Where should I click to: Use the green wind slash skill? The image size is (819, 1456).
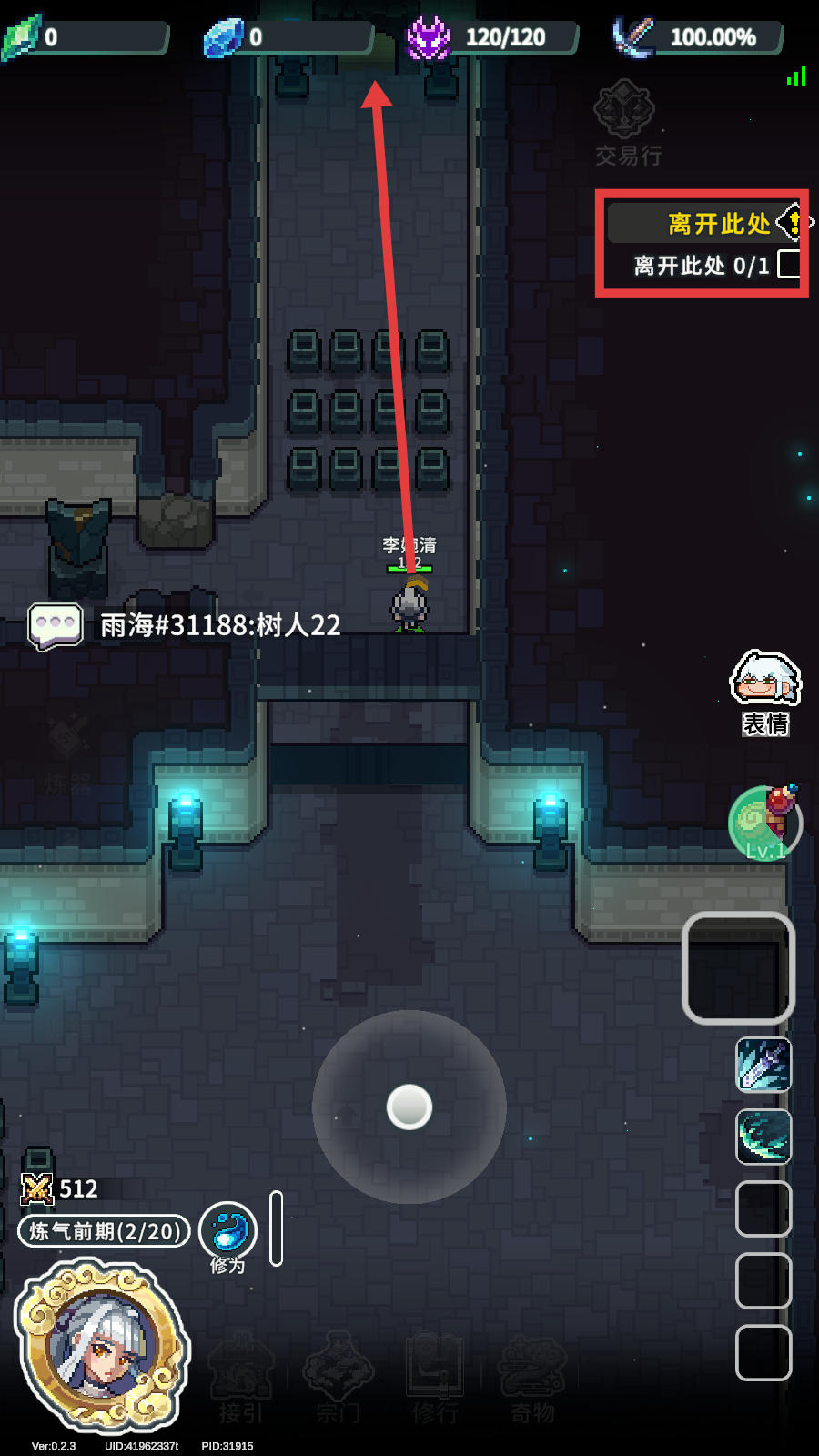763,1137
